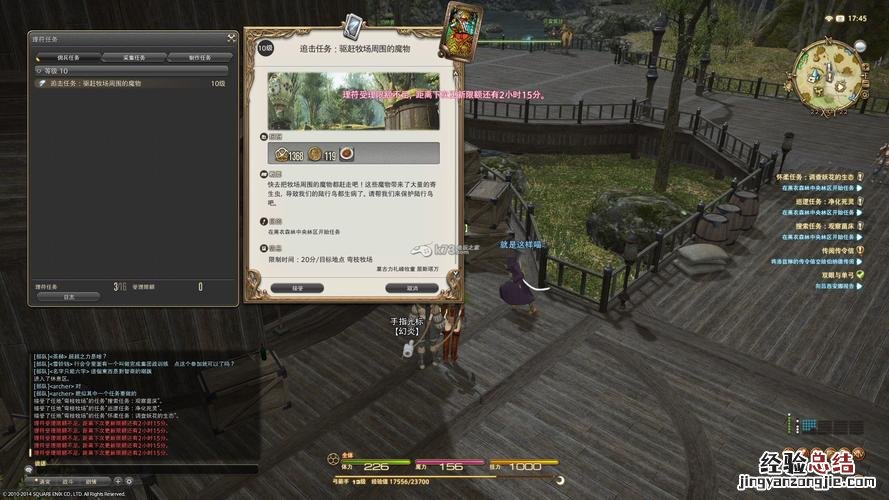Cancel the levequest with the 取消 button
This screenshot has height=500, width=889.
(x=412, y=288)
